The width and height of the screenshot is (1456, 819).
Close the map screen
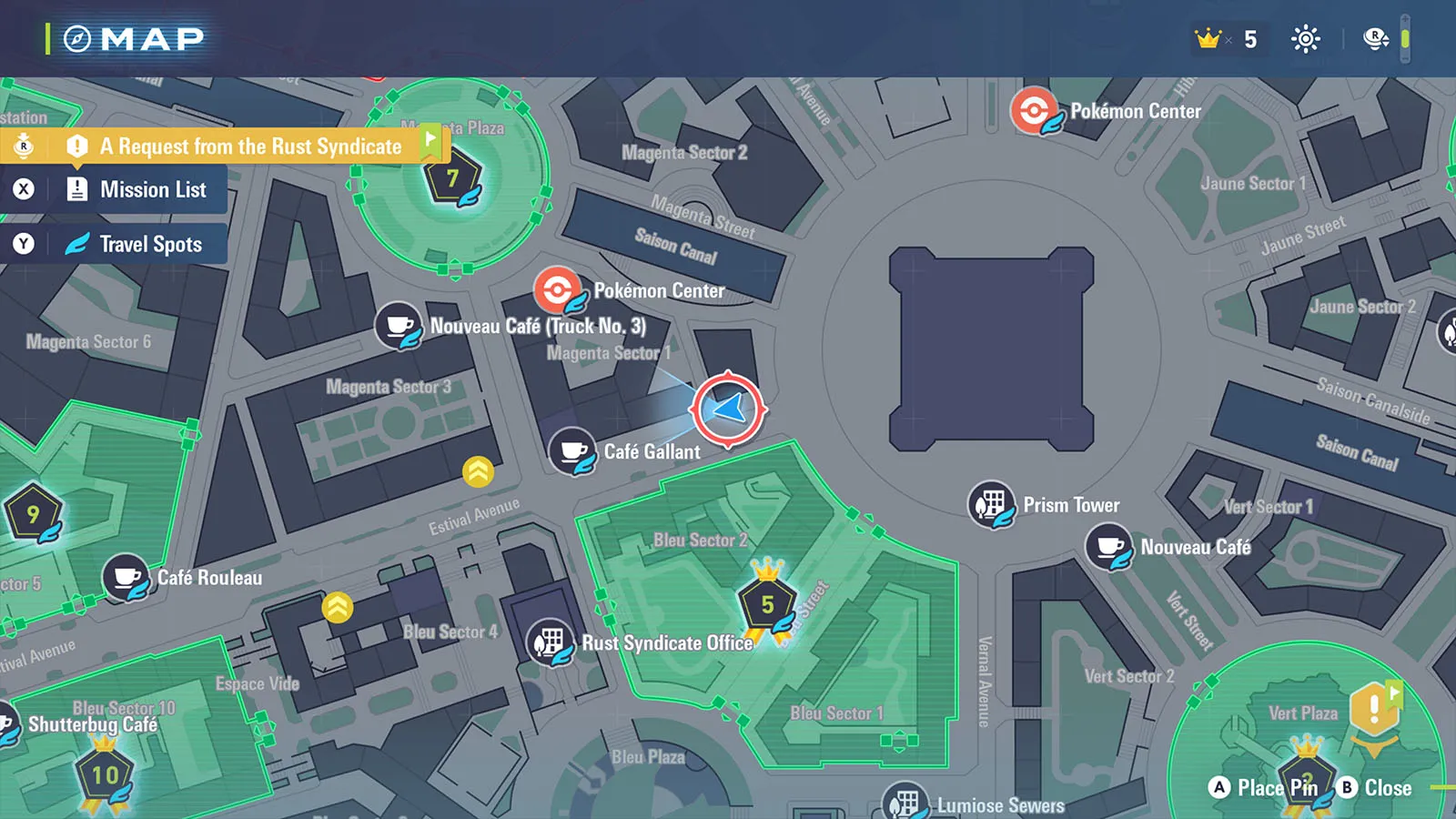(1374, 788)
